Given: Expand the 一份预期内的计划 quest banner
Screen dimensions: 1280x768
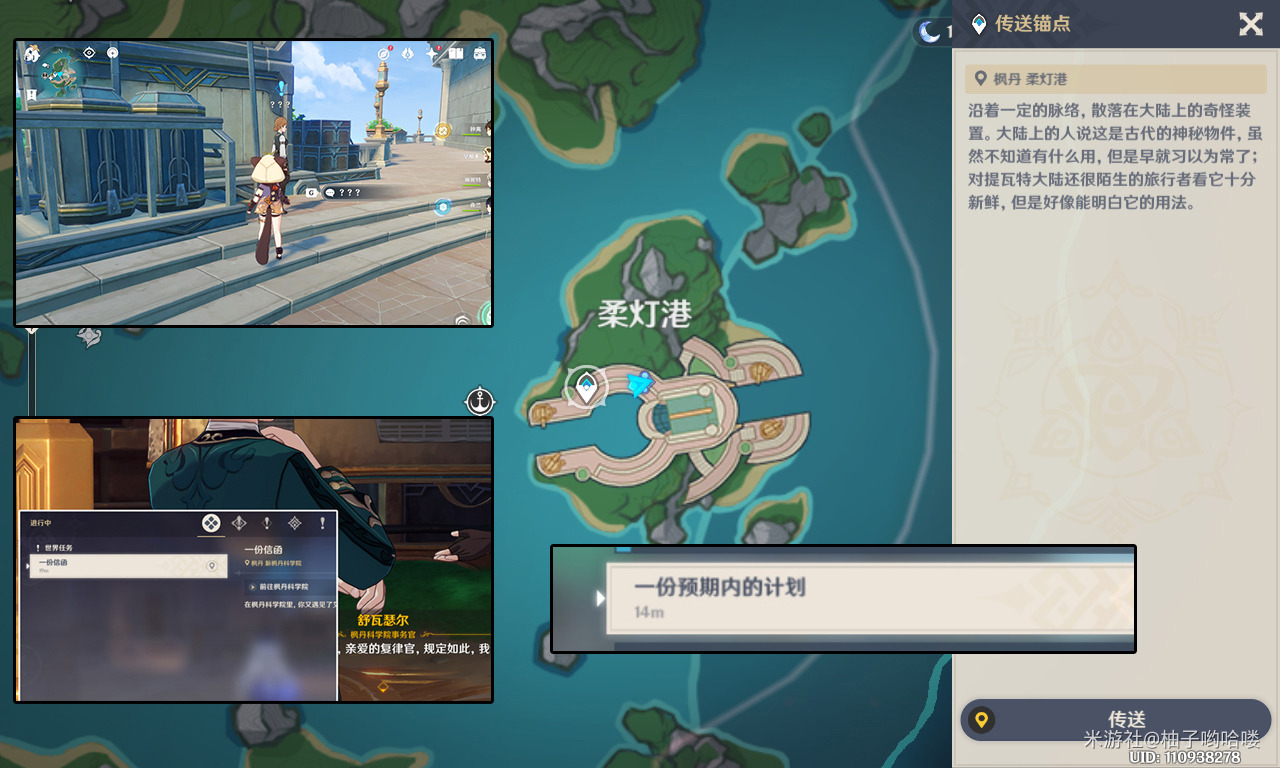Looking at the screenshot, I should [x=601, y=597].
